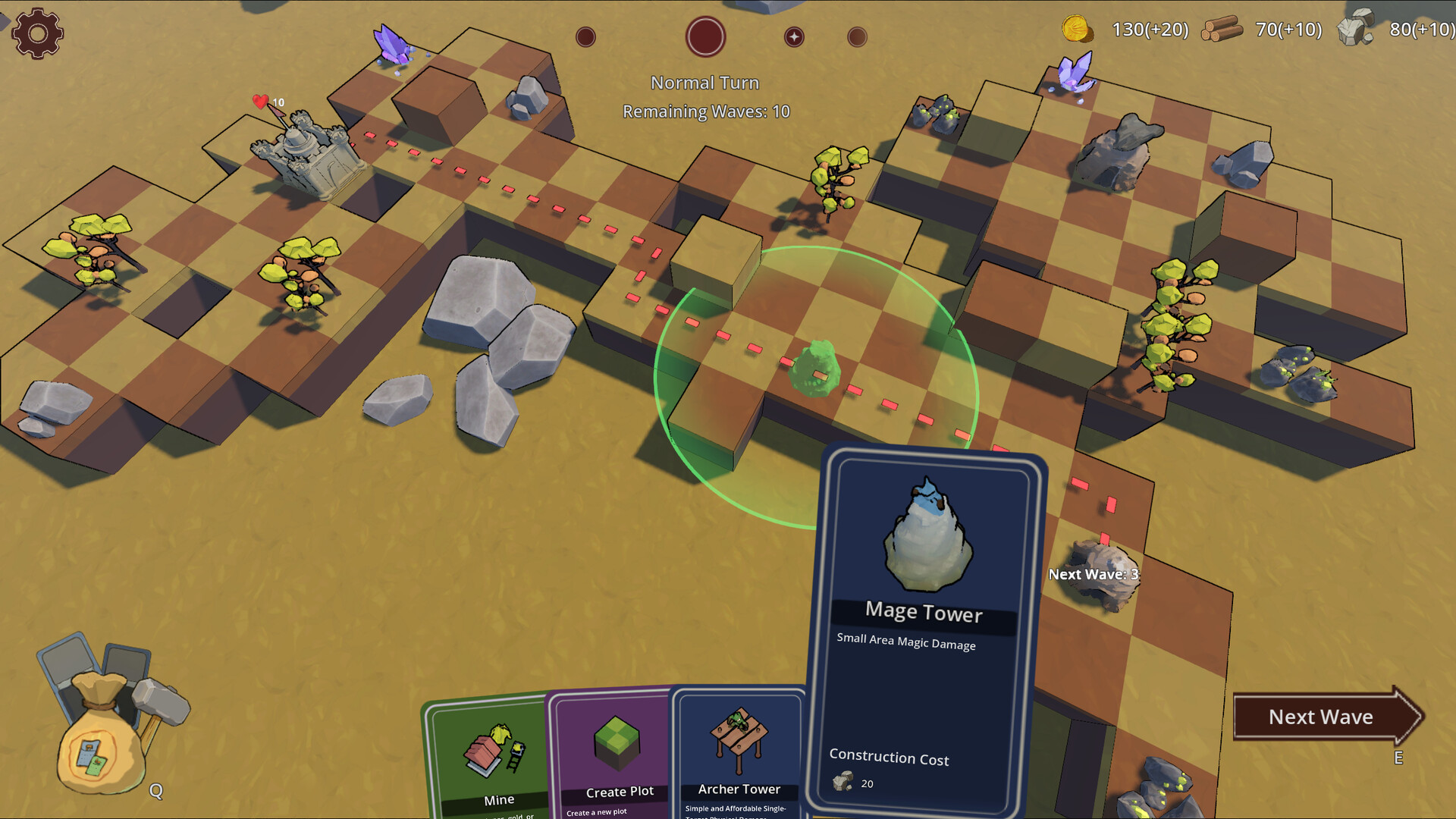Toggle the leftmost small turn phase dot
This screenshot has height=819, width=1456.
585,36
